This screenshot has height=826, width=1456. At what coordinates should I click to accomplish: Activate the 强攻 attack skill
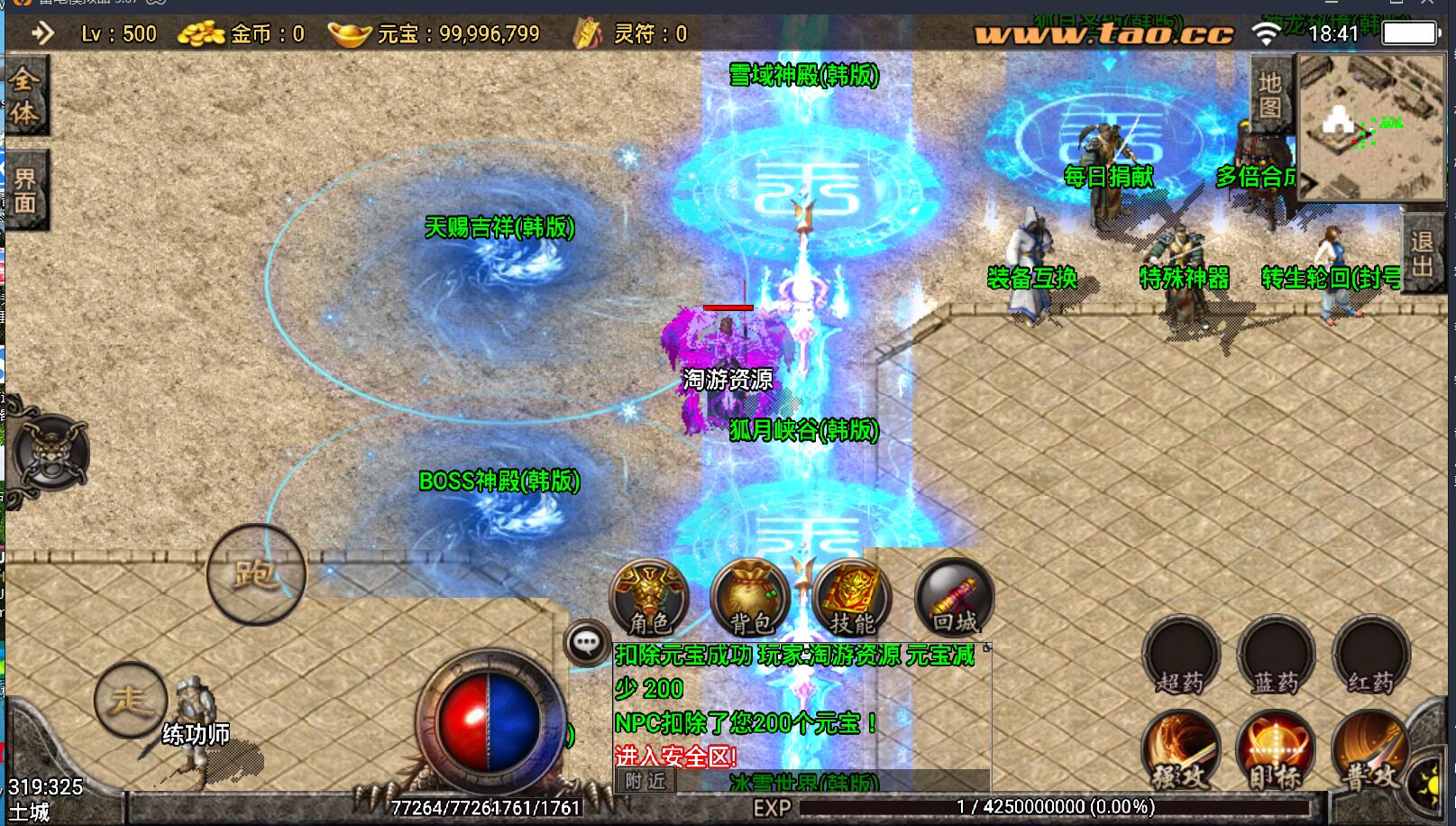click(1181, 750)
